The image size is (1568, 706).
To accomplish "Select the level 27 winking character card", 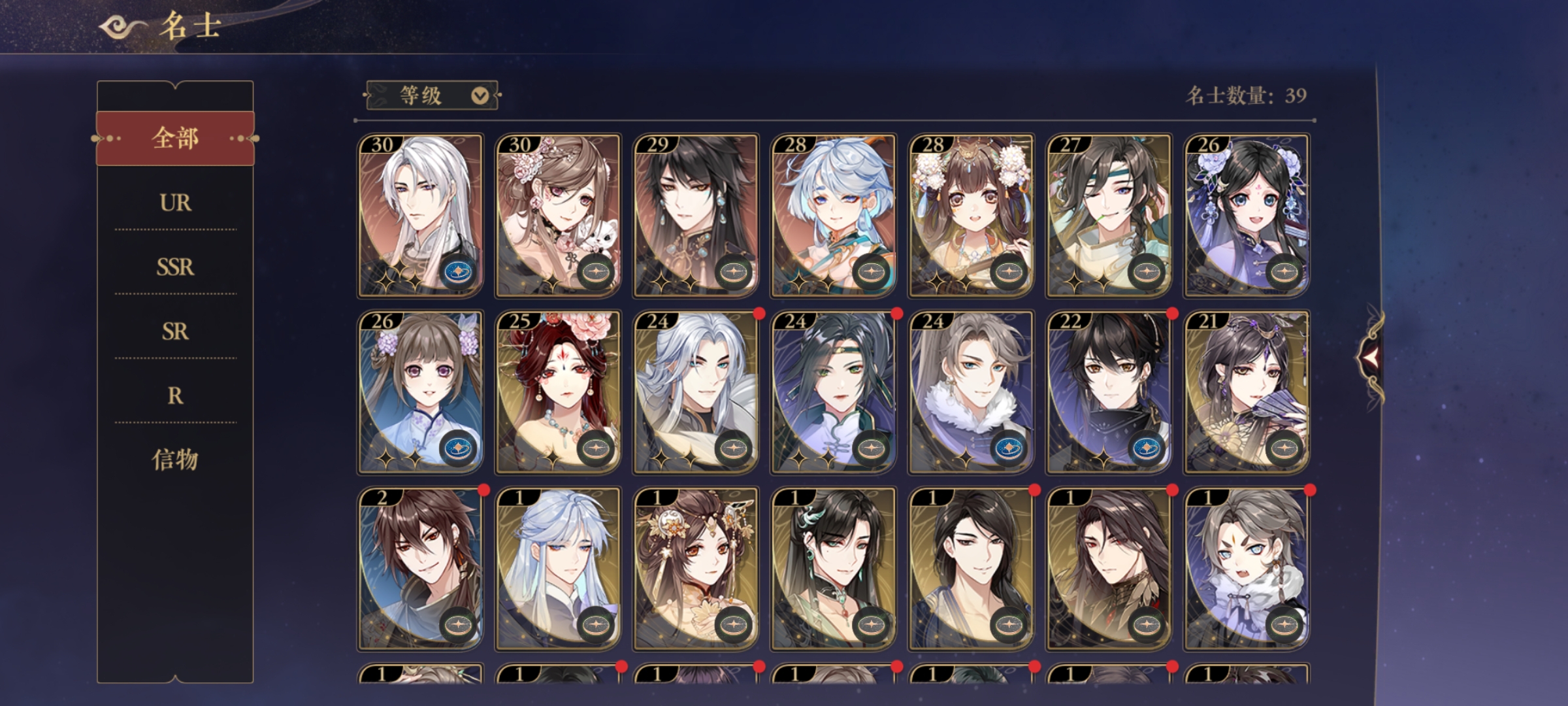I will coord(1109,216).
